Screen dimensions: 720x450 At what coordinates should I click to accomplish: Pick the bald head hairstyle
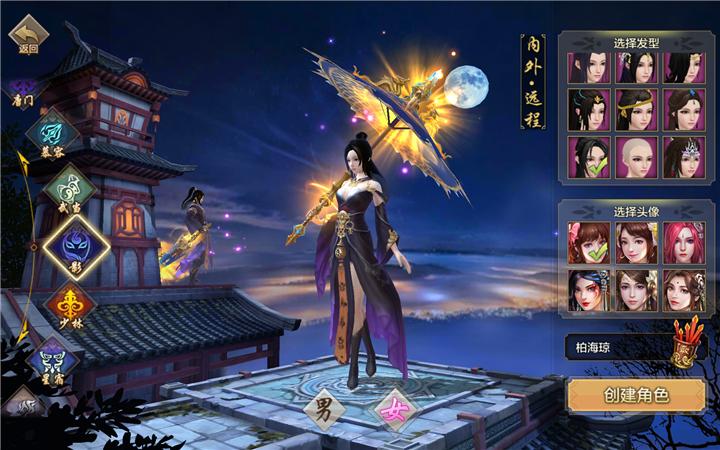click(634, 157)
